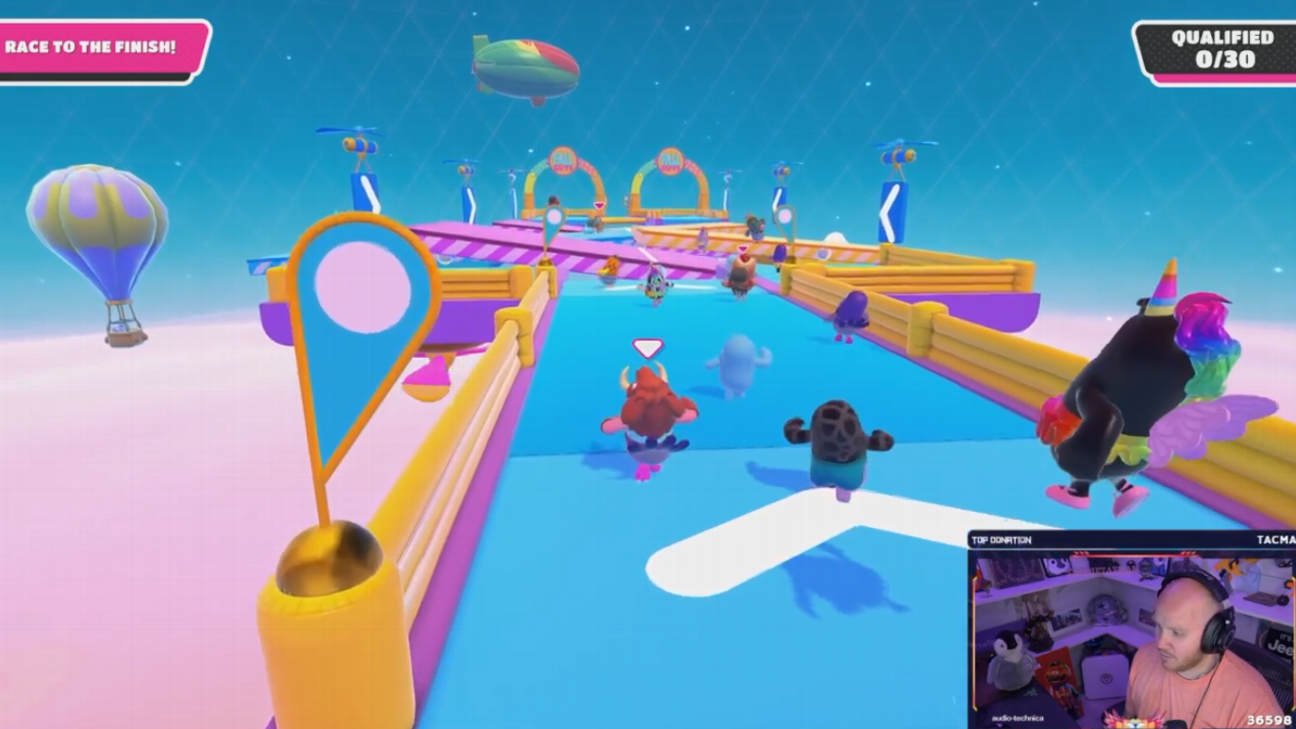Screen dimensions: 1296x729
Task: Select the streamer webcam overlay
Action: (x=1130, y=638)
